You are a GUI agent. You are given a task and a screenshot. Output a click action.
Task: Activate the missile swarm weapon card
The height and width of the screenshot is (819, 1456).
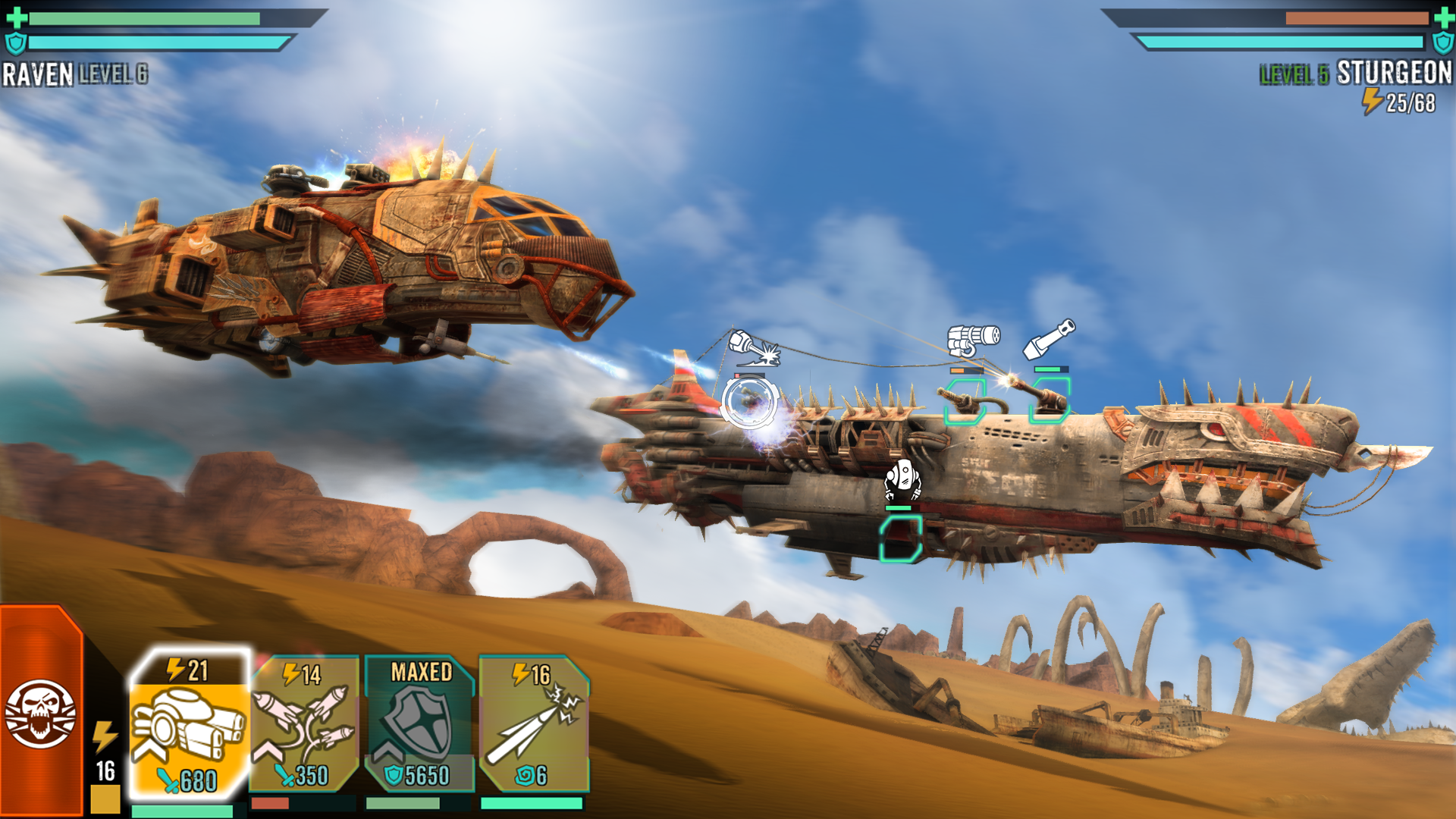click(x=304, y=726)
